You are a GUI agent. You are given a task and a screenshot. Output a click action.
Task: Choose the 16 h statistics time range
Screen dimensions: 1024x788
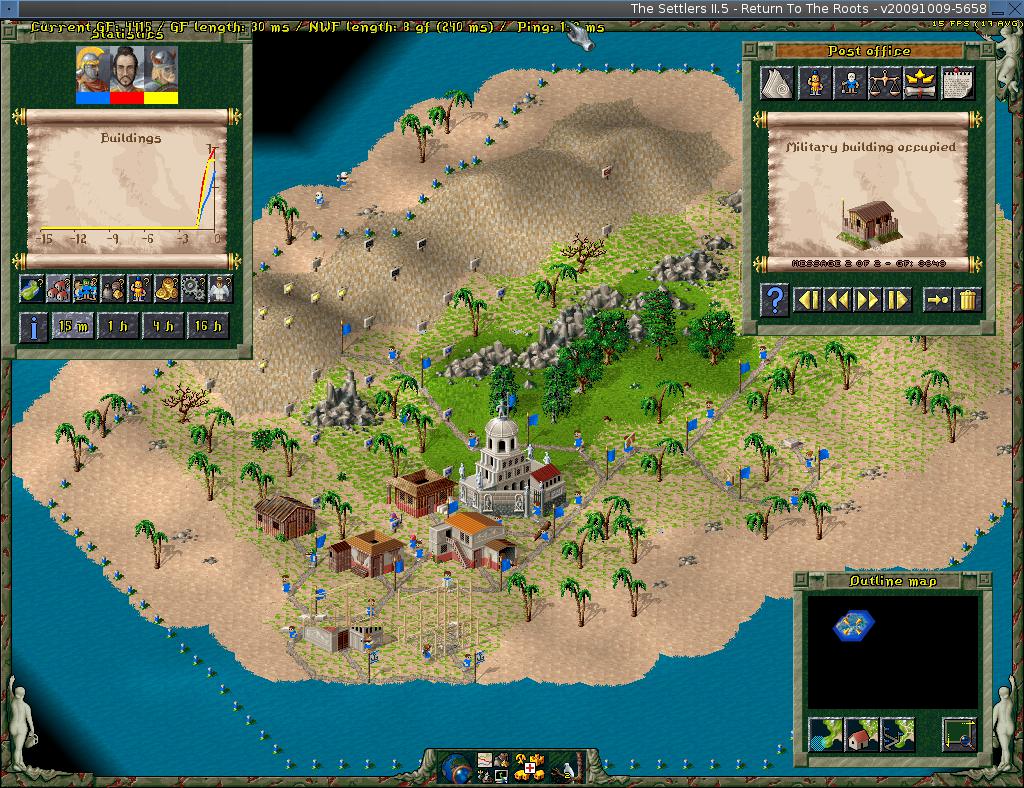(x=208, y=327)
